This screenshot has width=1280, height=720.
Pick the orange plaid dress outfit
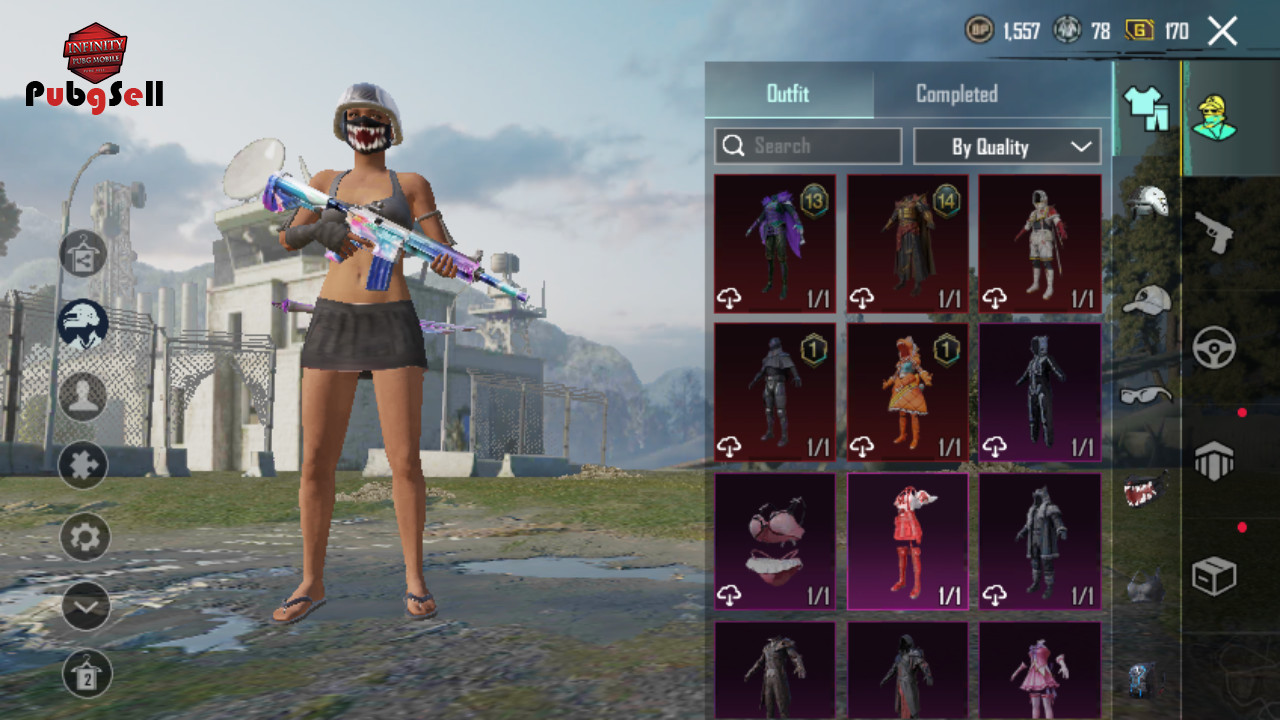click(908, 392)
